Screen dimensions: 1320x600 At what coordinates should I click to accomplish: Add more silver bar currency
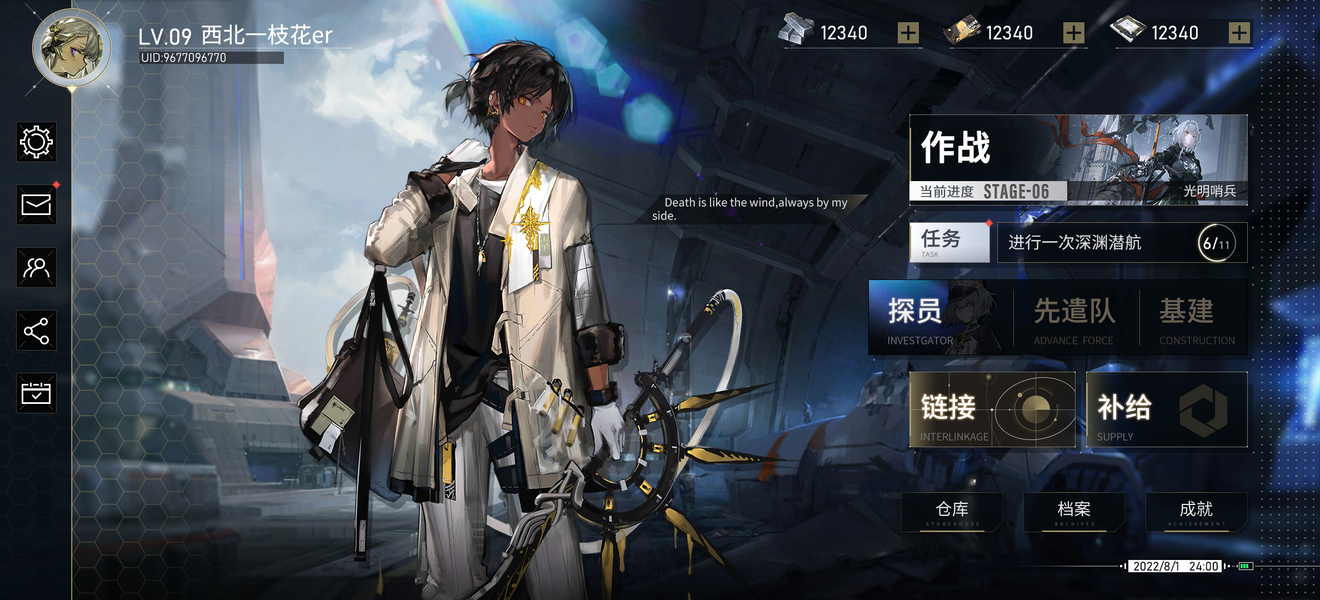(908, 33)
